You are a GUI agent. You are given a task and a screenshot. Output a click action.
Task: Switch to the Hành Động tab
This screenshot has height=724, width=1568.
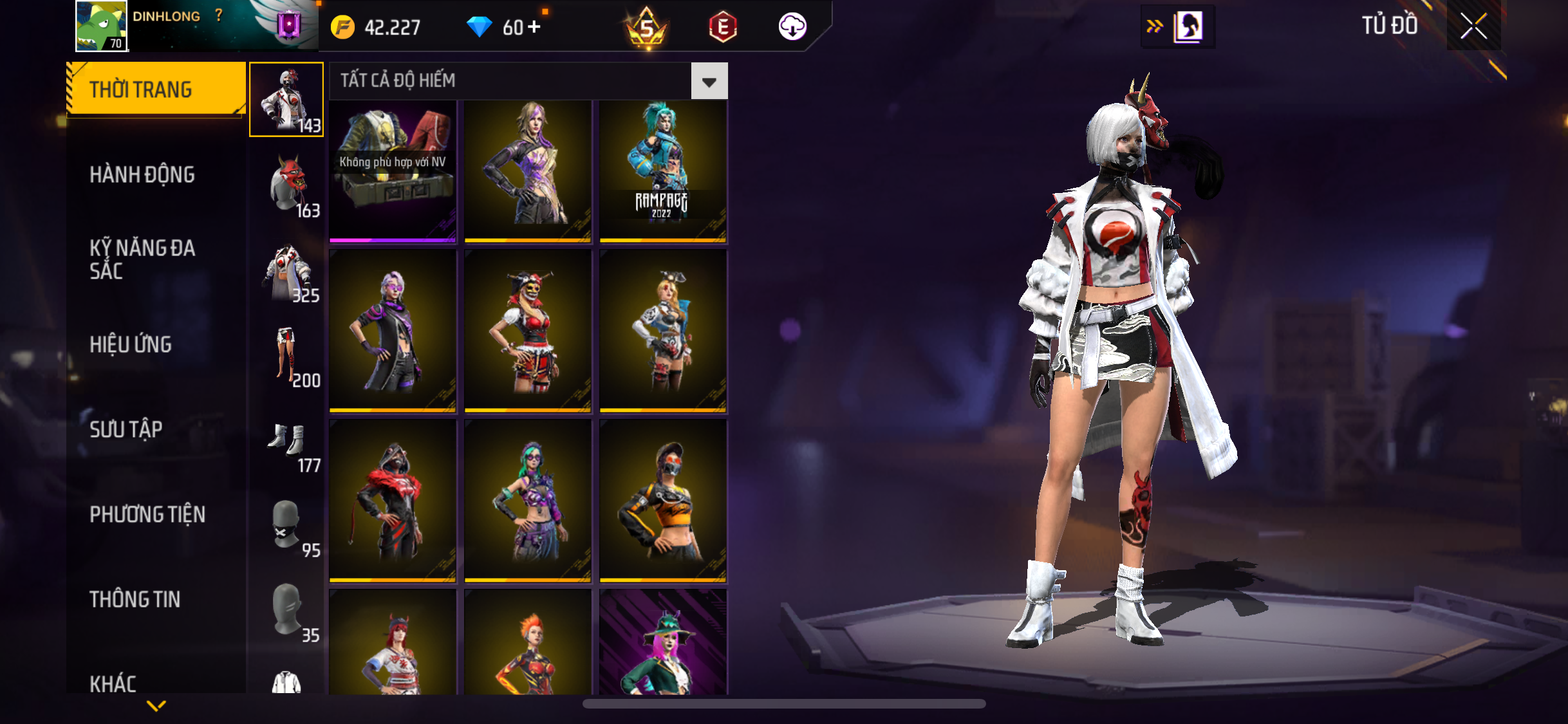point(142,175)
